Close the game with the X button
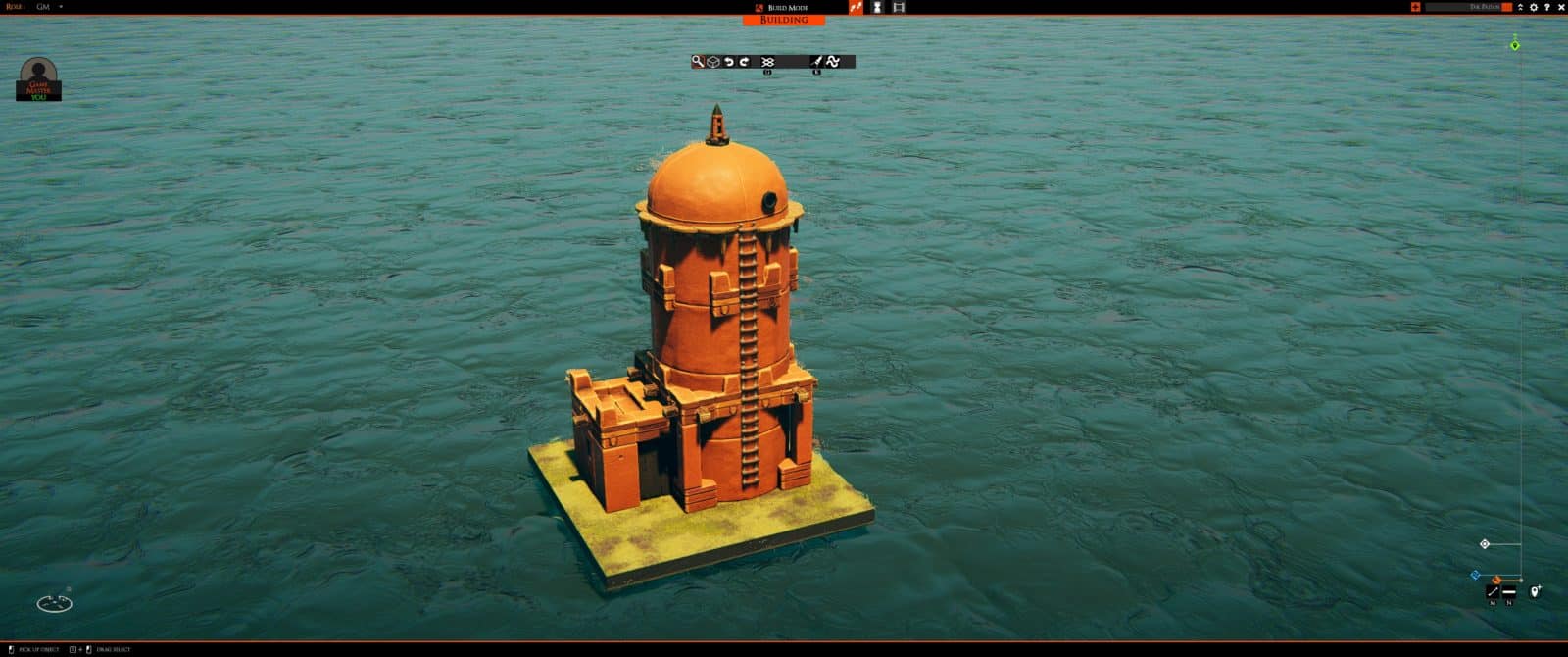 (x=1561, y=7)
